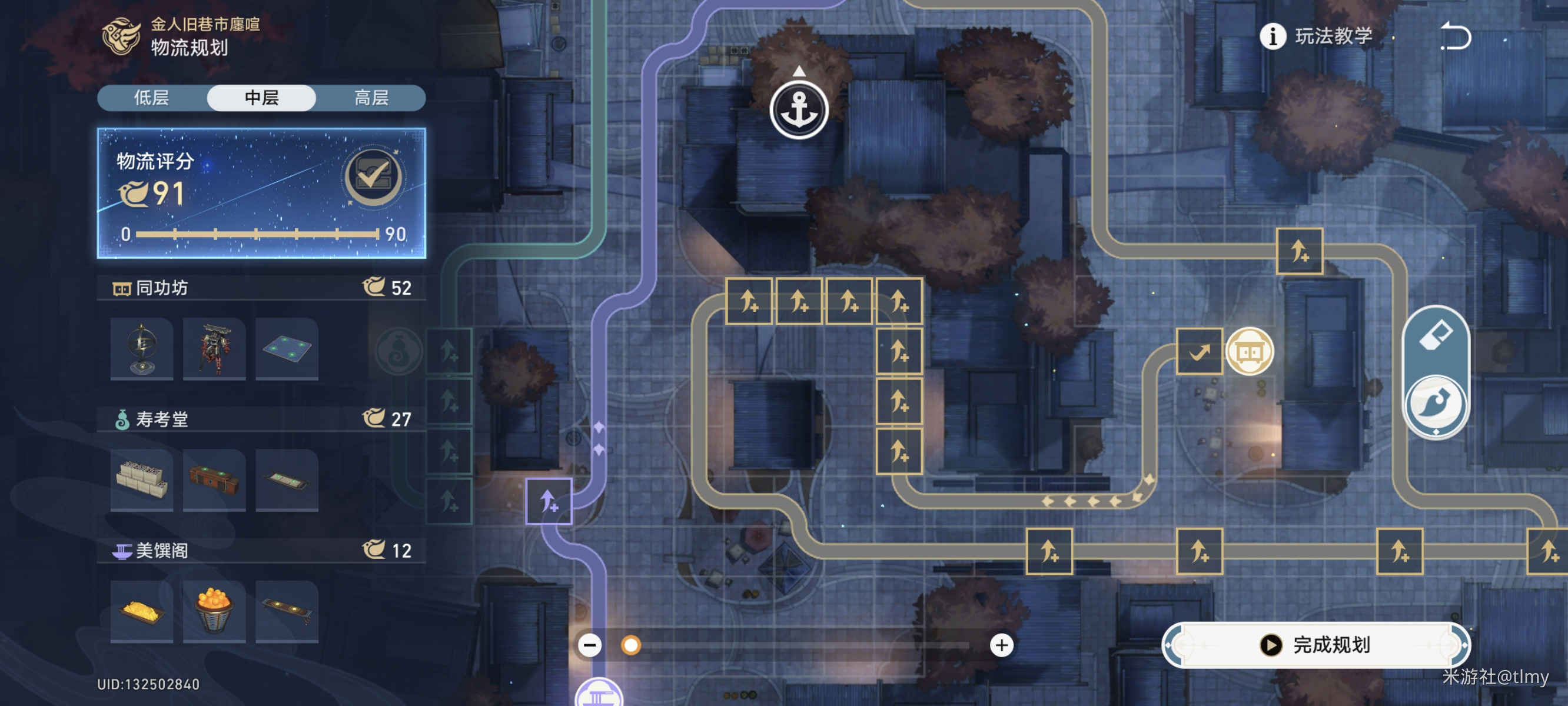The image size is (1568, 706).
Task: Switch to the 高层 tab
Action: [371, 98]
